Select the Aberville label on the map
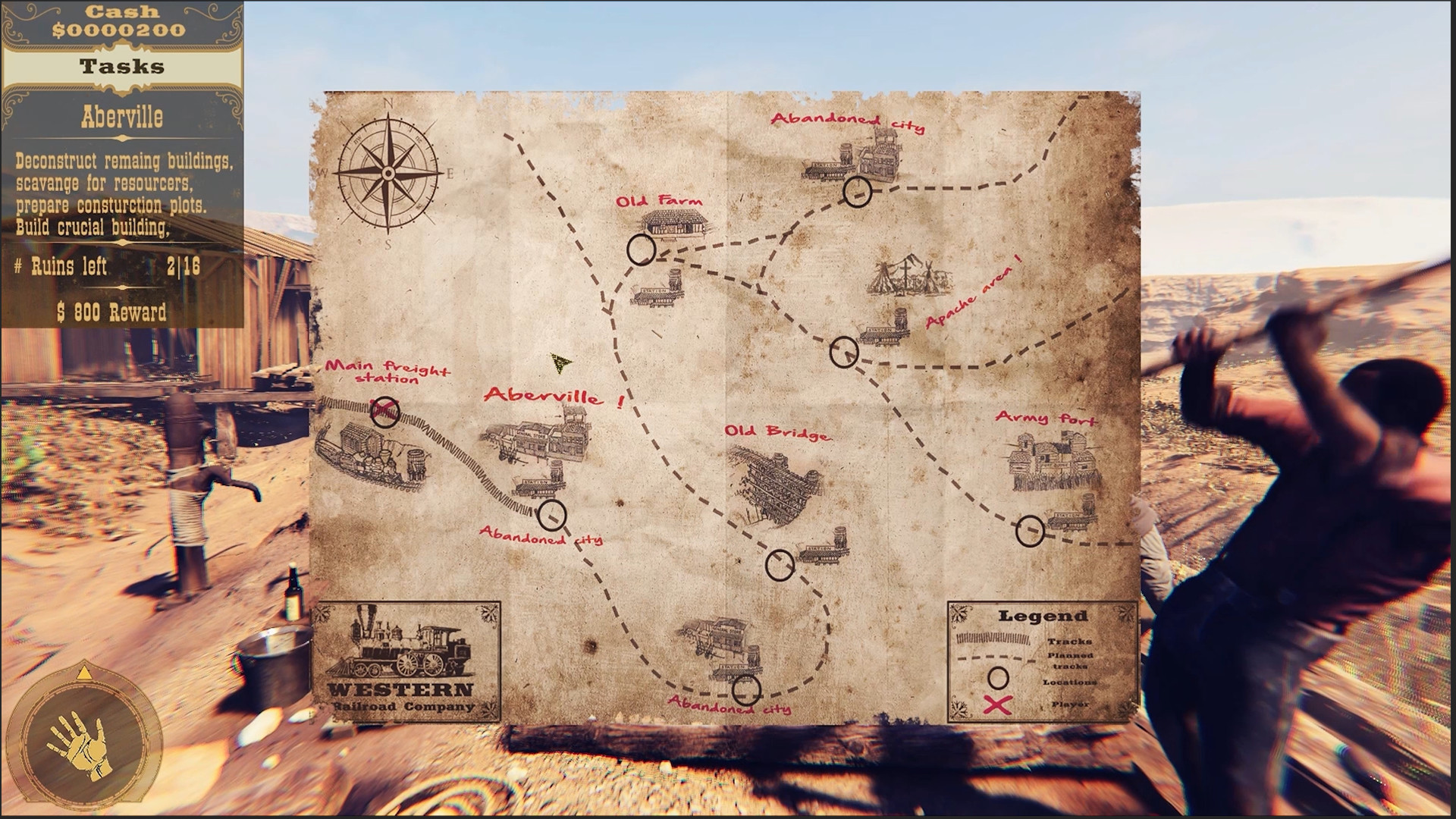The height and width of the screenshot is (819, 1456). [544, 396]
